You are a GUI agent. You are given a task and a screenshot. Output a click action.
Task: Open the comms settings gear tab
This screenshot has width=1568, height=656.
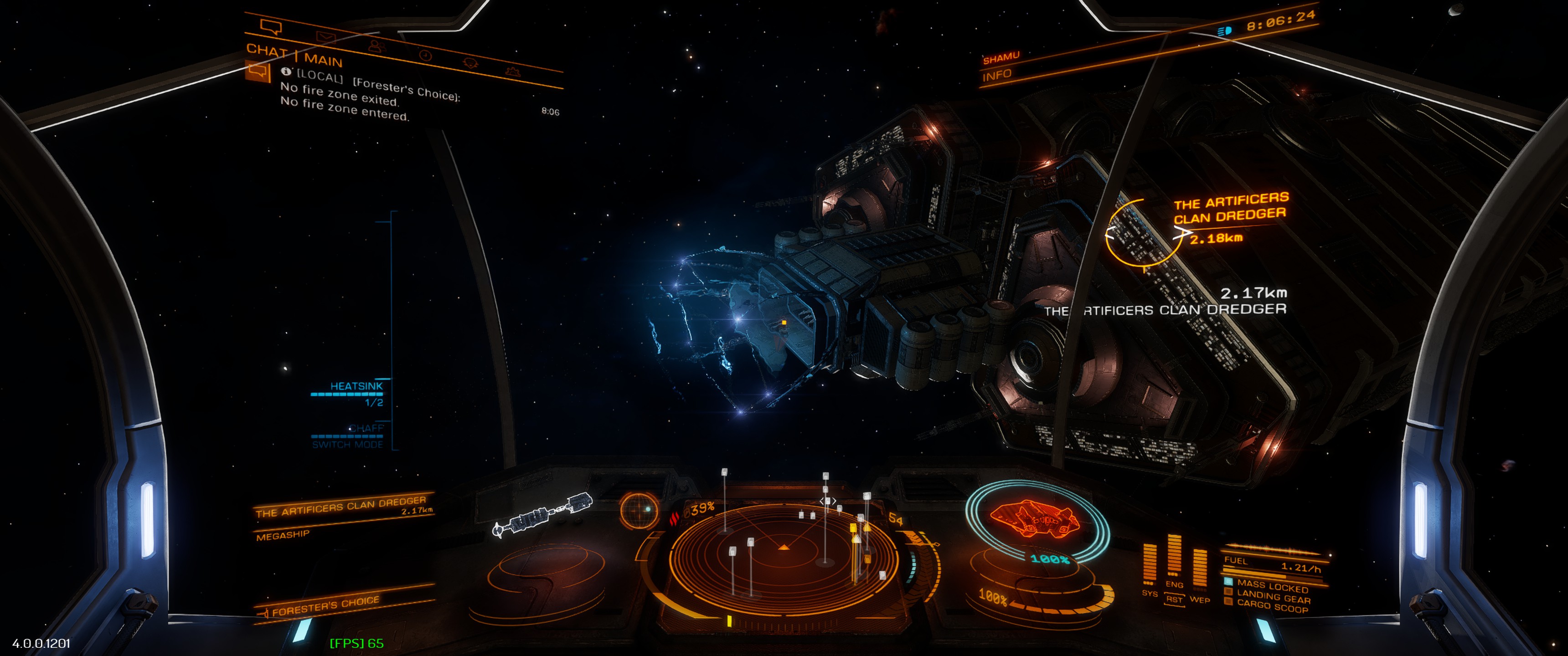point(470,63)
